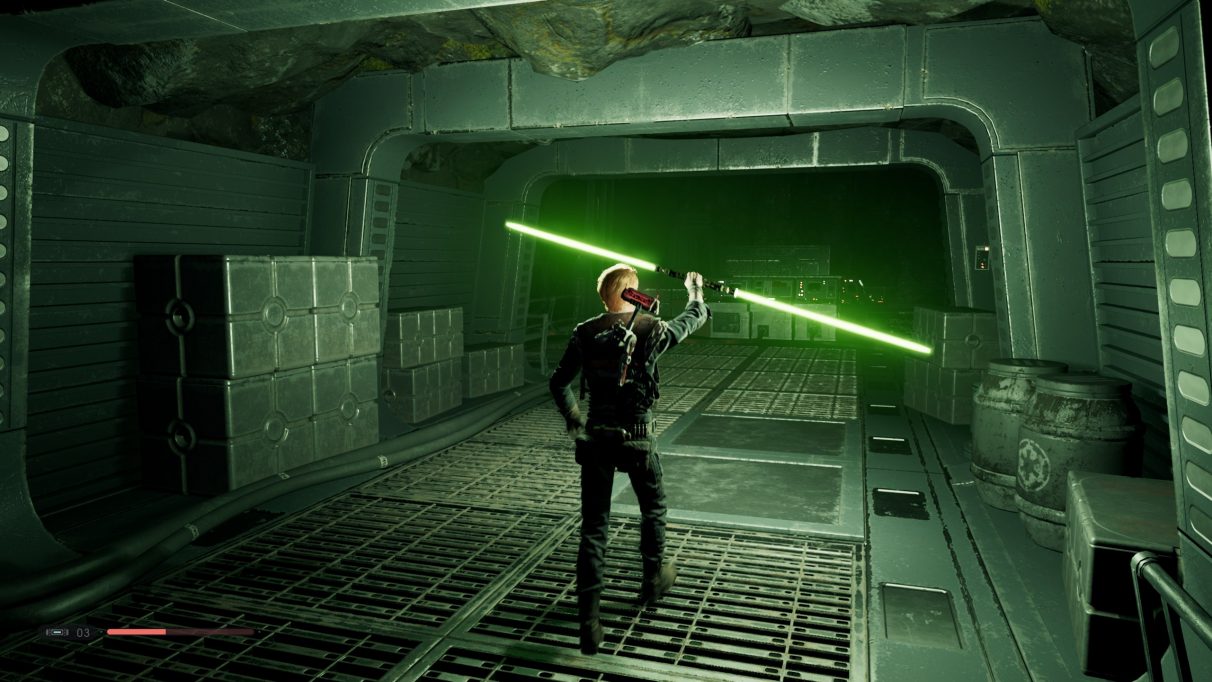This screenshot has height=682, width=1212.
Task: Select the stim canister icon
Action: pyautogui.click(x=58, y=632)
